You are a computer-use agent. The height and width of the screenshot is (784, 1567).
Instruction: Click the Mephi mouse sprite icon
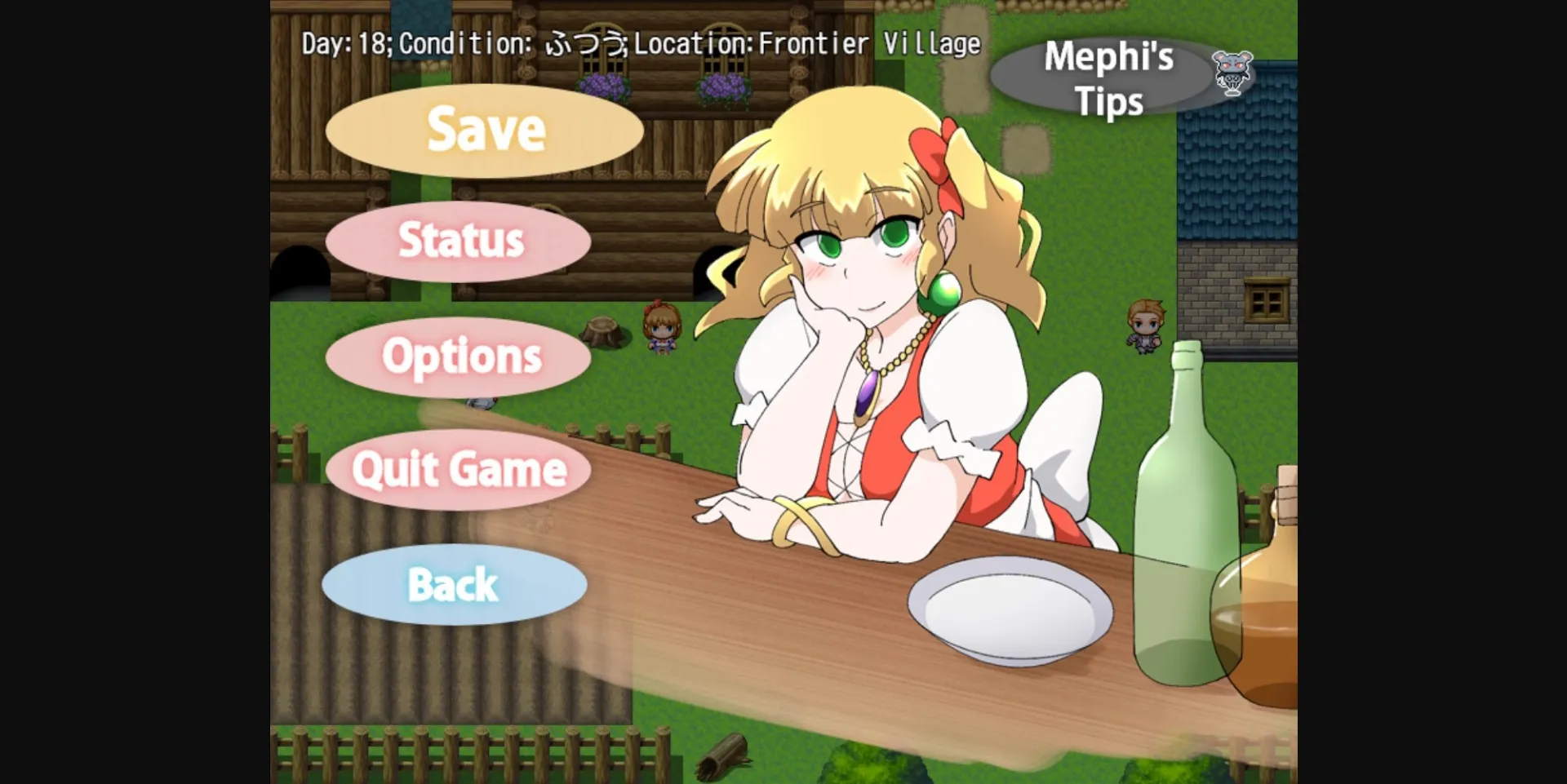(x=1235, y=73)
